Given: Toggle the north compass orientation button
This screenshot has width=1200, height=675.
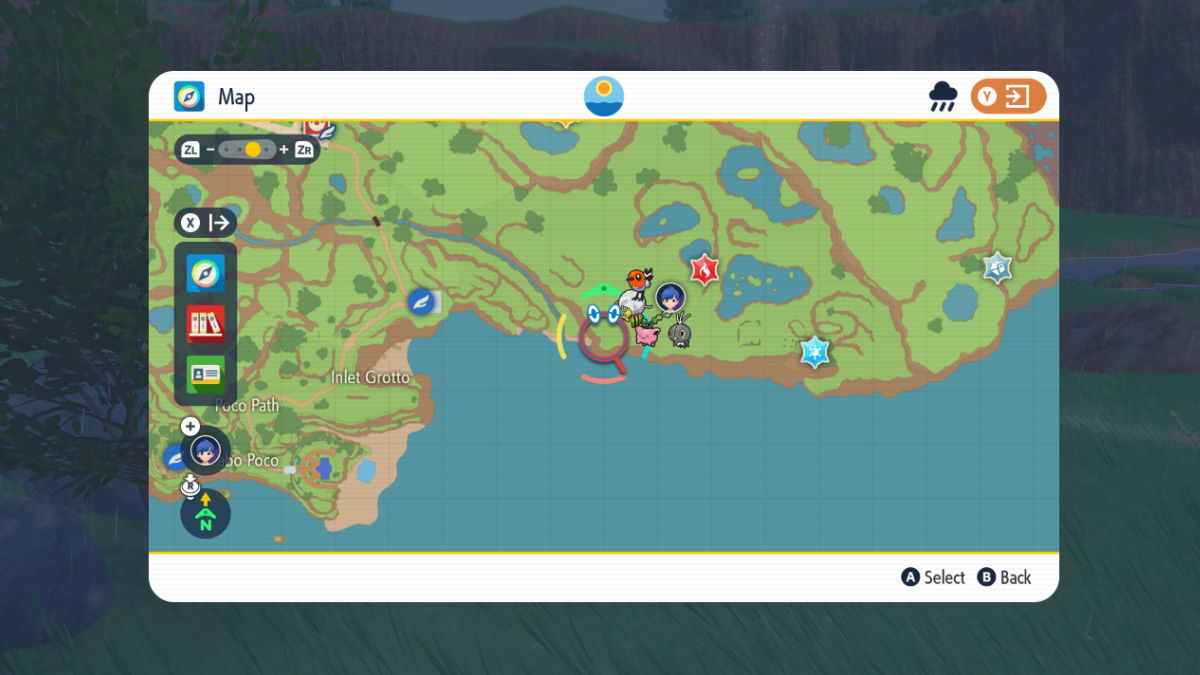Looking at the screenshot, I should tap(205, 514).
